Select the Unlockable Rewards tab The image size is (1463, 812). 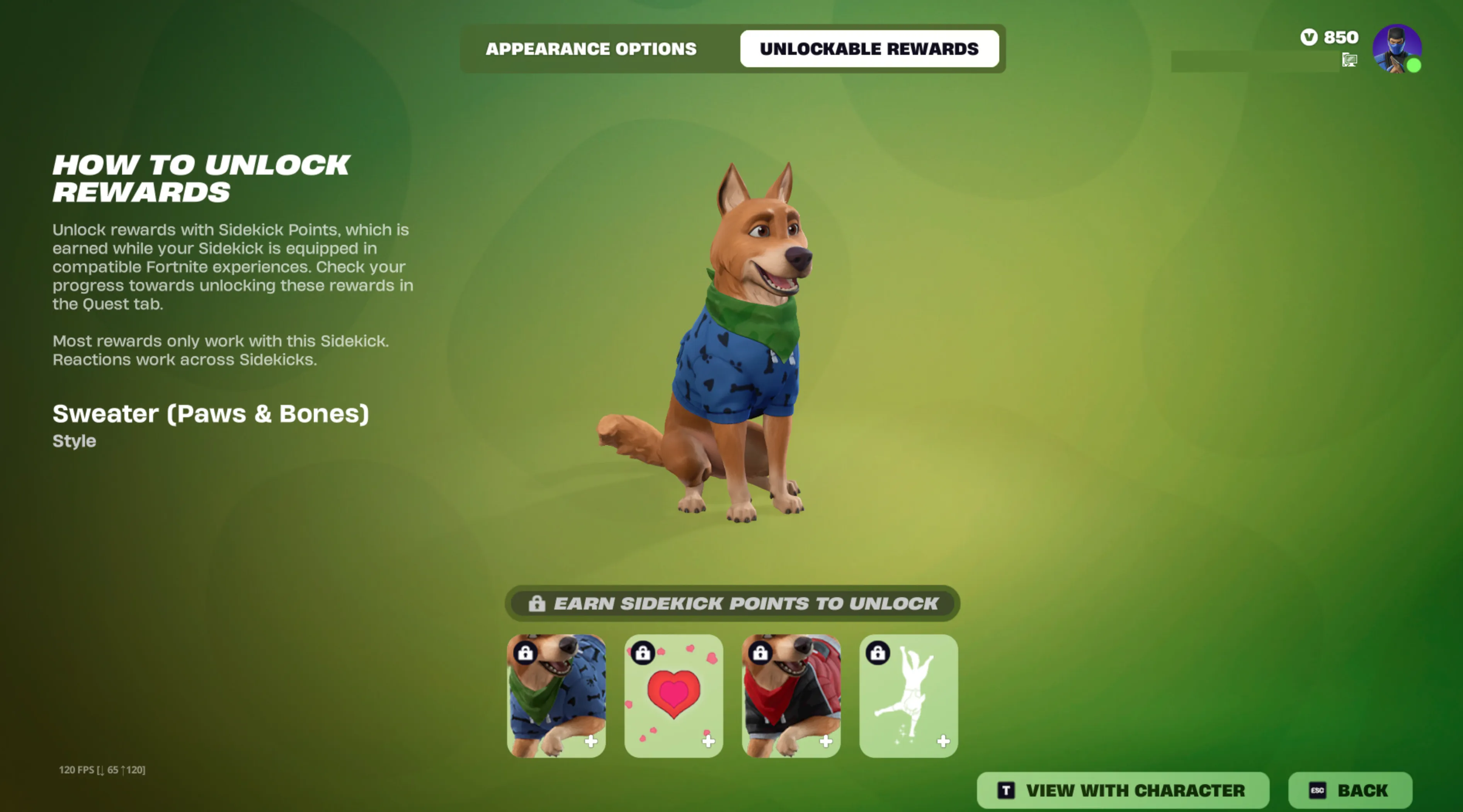(869, 49)
